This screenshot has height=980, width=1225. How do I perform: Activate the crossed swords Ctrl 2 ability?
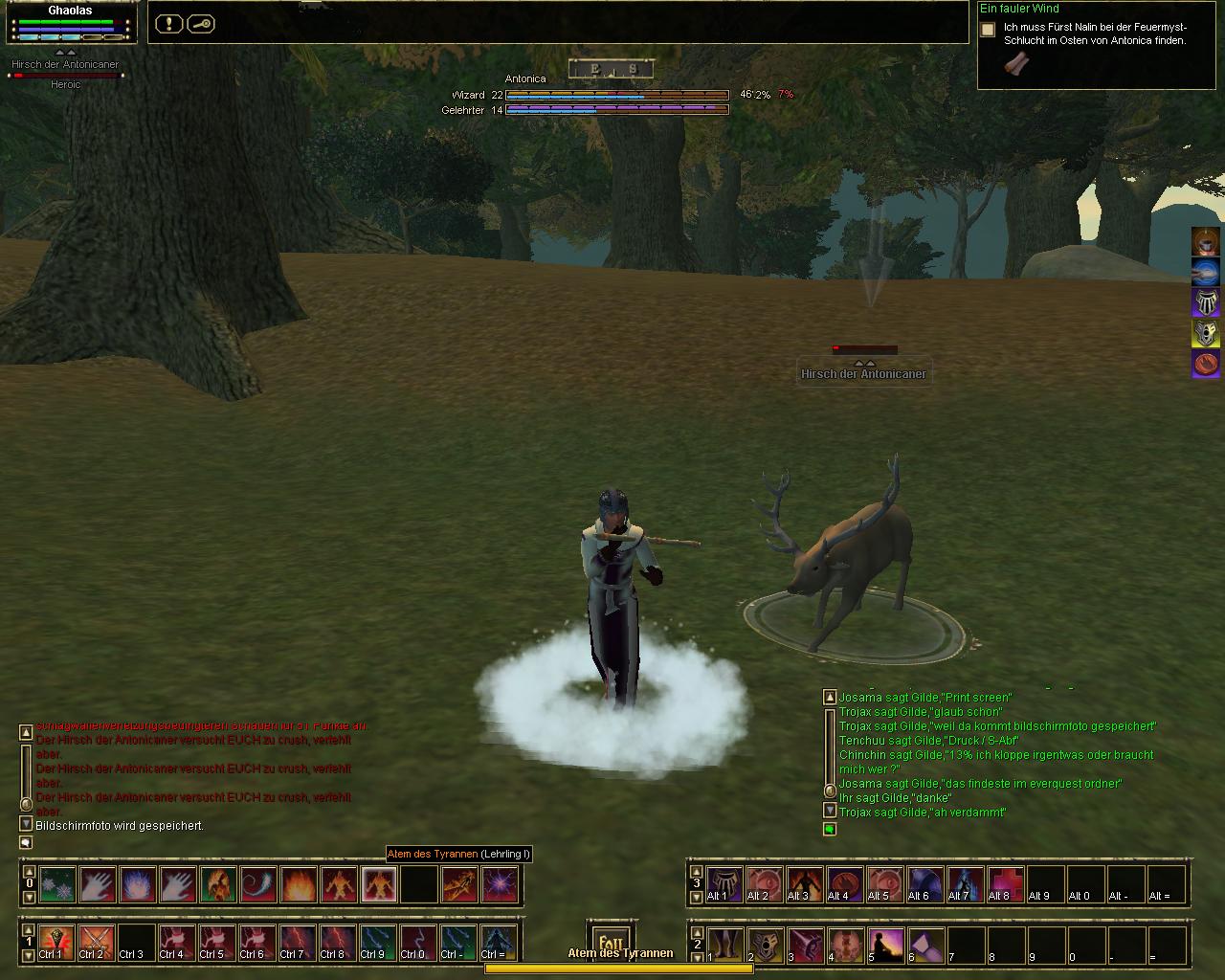(x=97, y=943)
